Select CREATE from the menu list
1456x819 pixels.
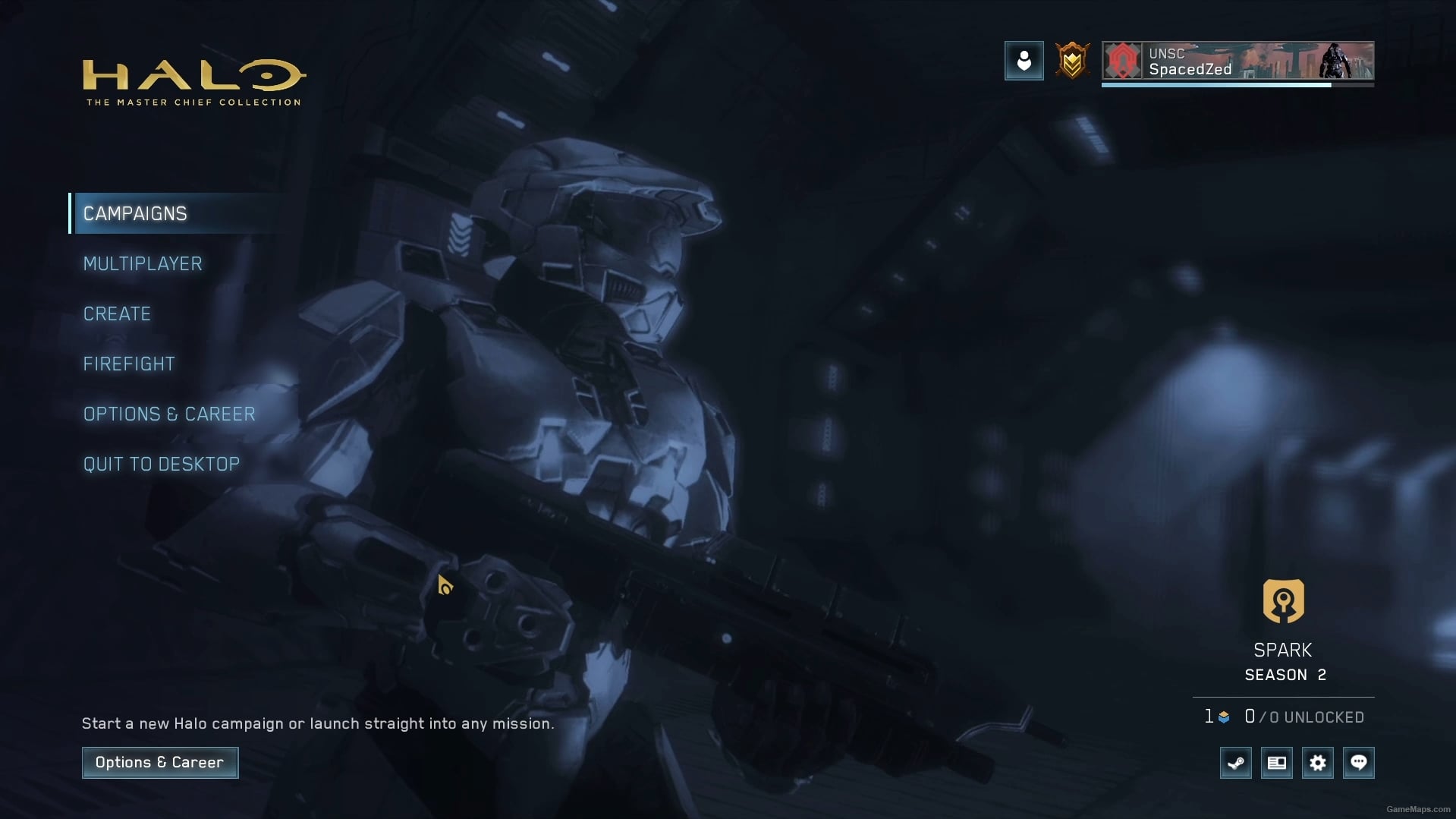(x=117, y=313)
